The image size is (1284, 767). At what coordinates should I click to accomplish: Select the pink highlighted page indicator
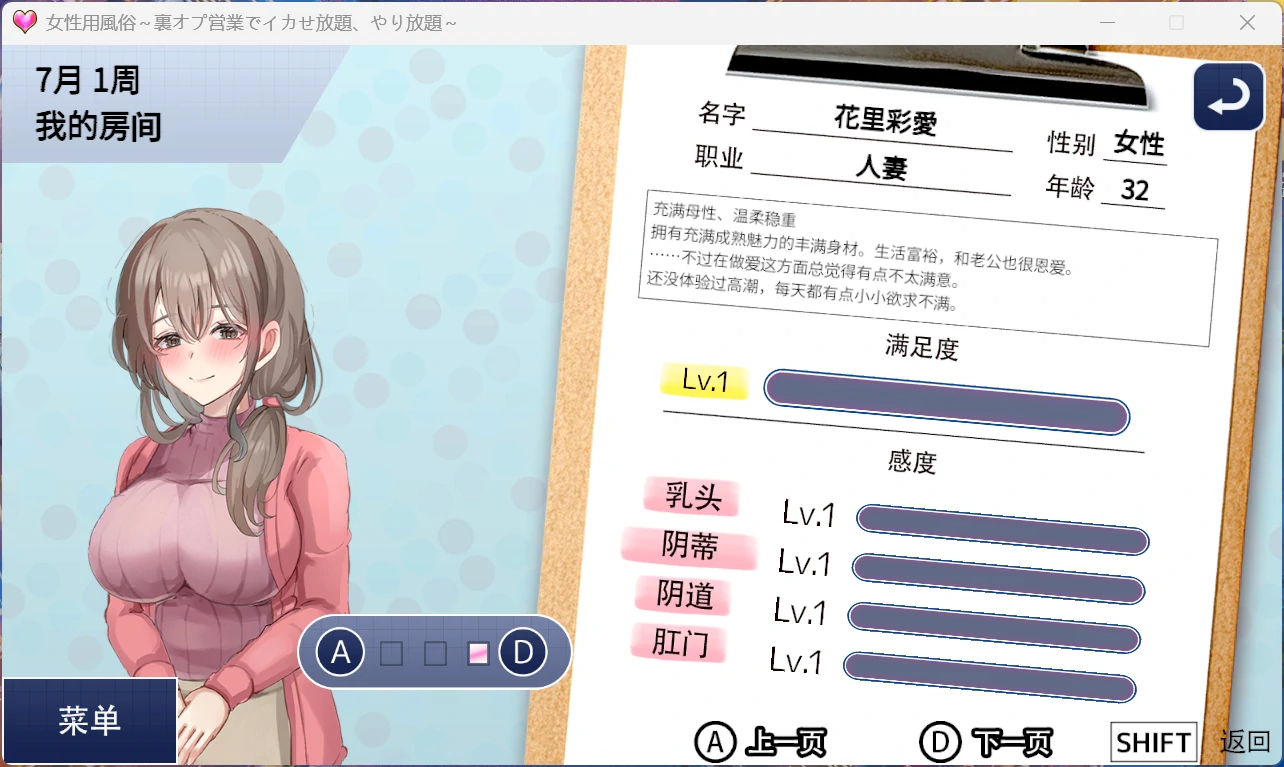479,654
